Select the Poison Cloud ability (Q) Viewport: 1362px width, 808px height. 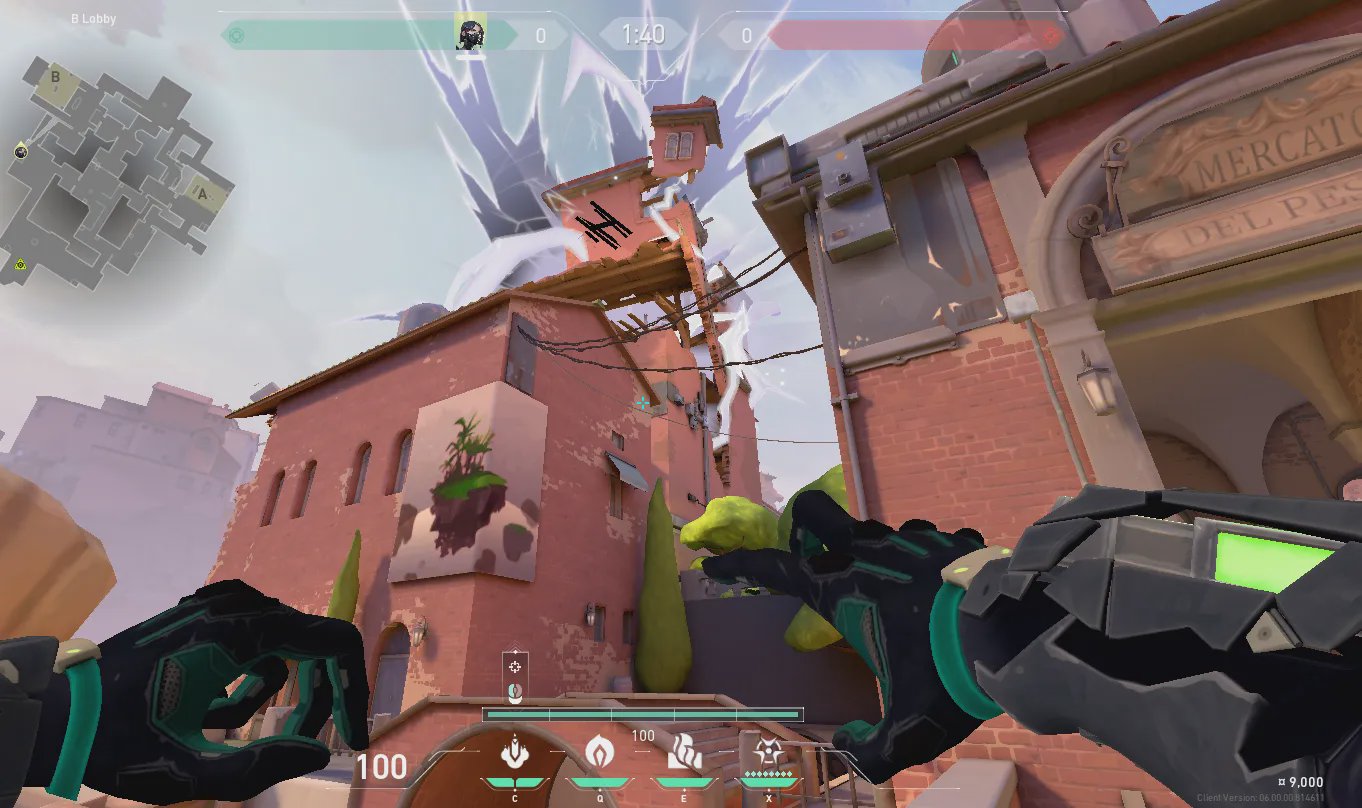pyautogui.click(x=599, y=751)
